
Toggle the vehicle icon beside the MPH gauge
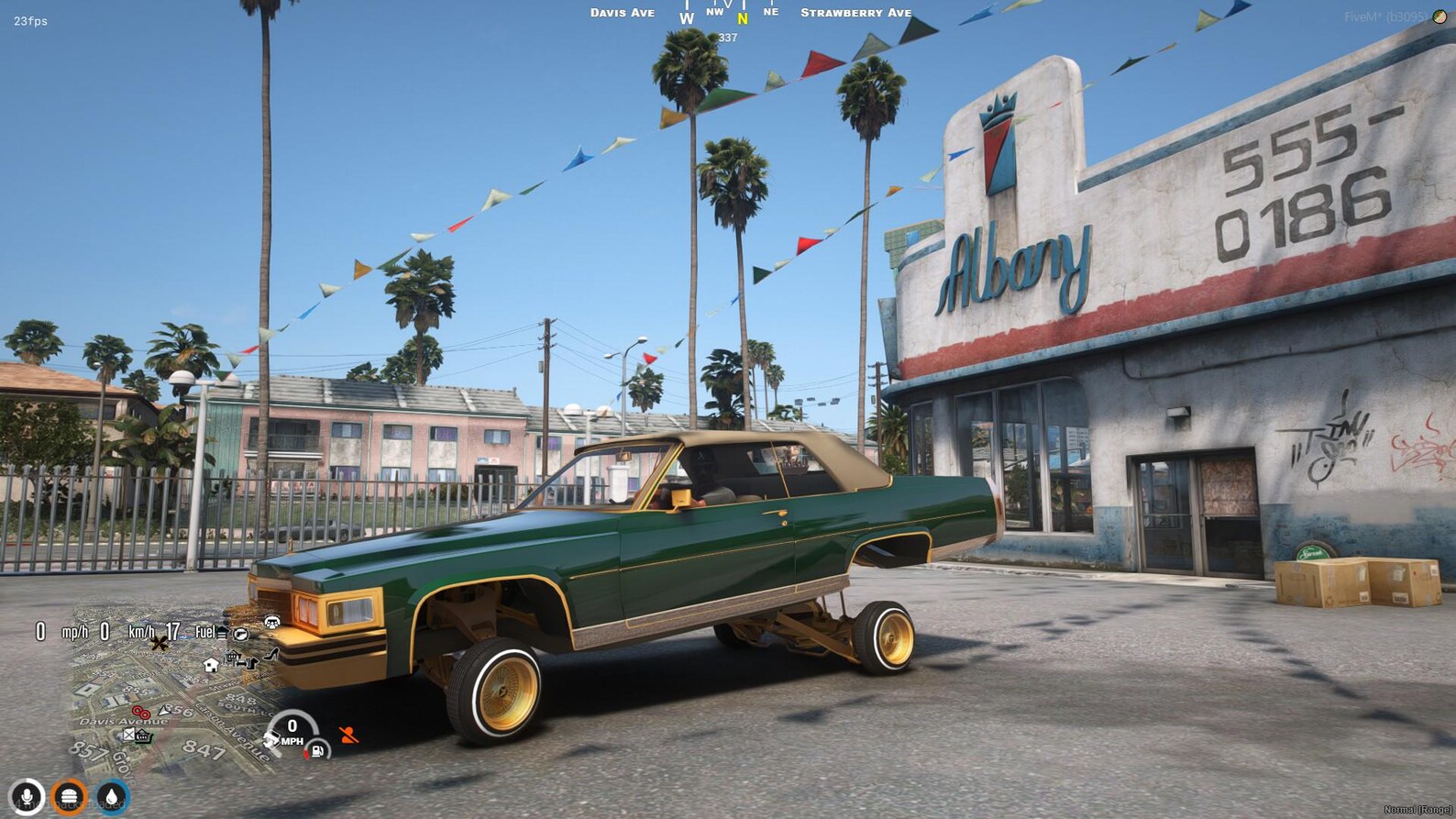coord(271,737)
